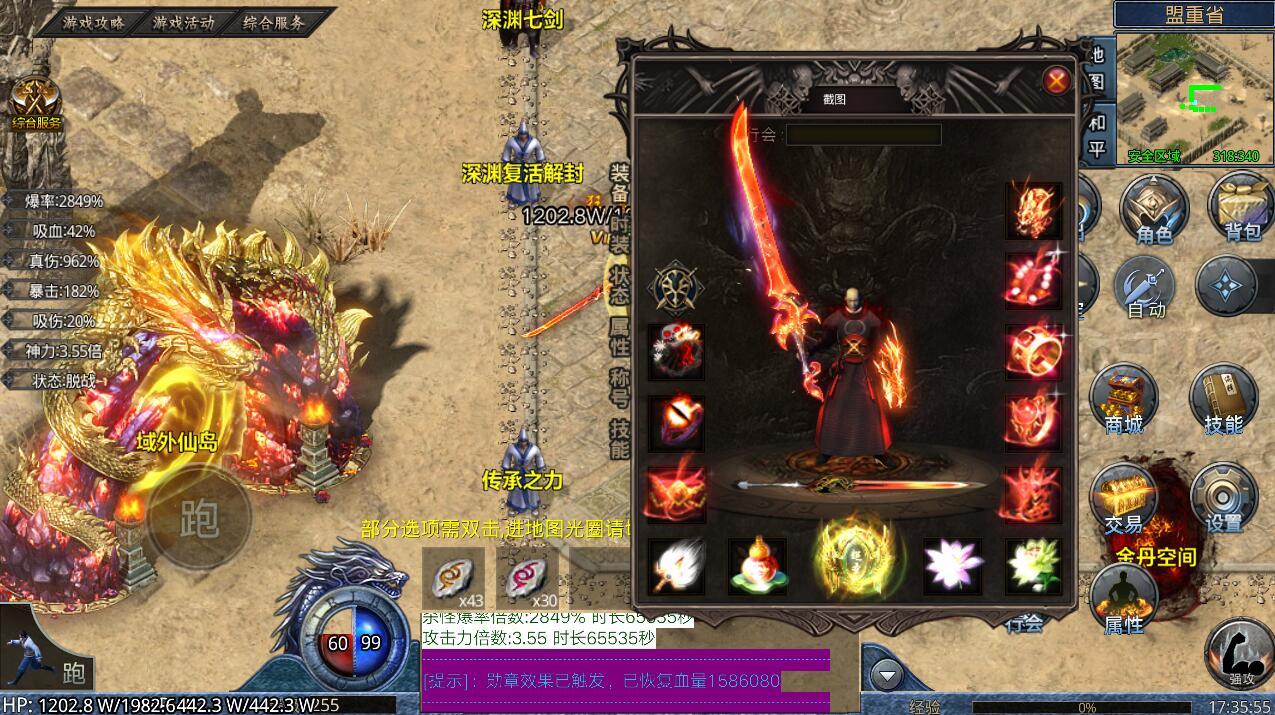
Task: Open the 交易 trade chest
Action: (1123, 497)
